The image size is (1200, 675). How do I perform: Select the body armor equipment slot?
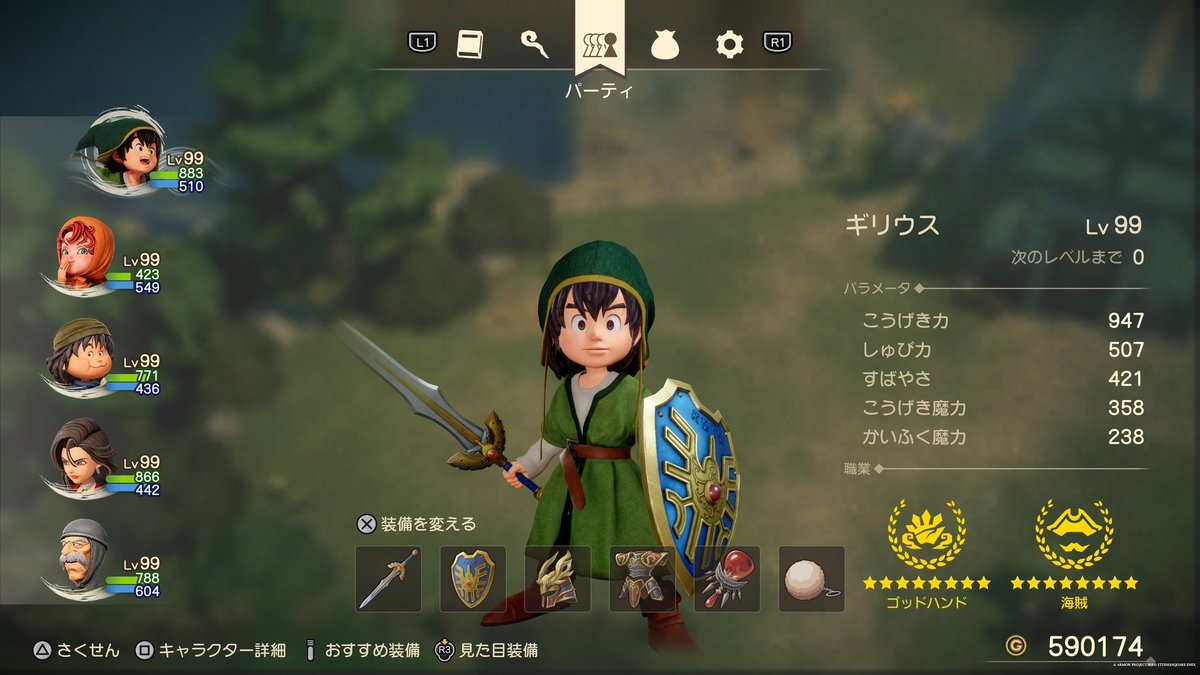pos(643,579)
